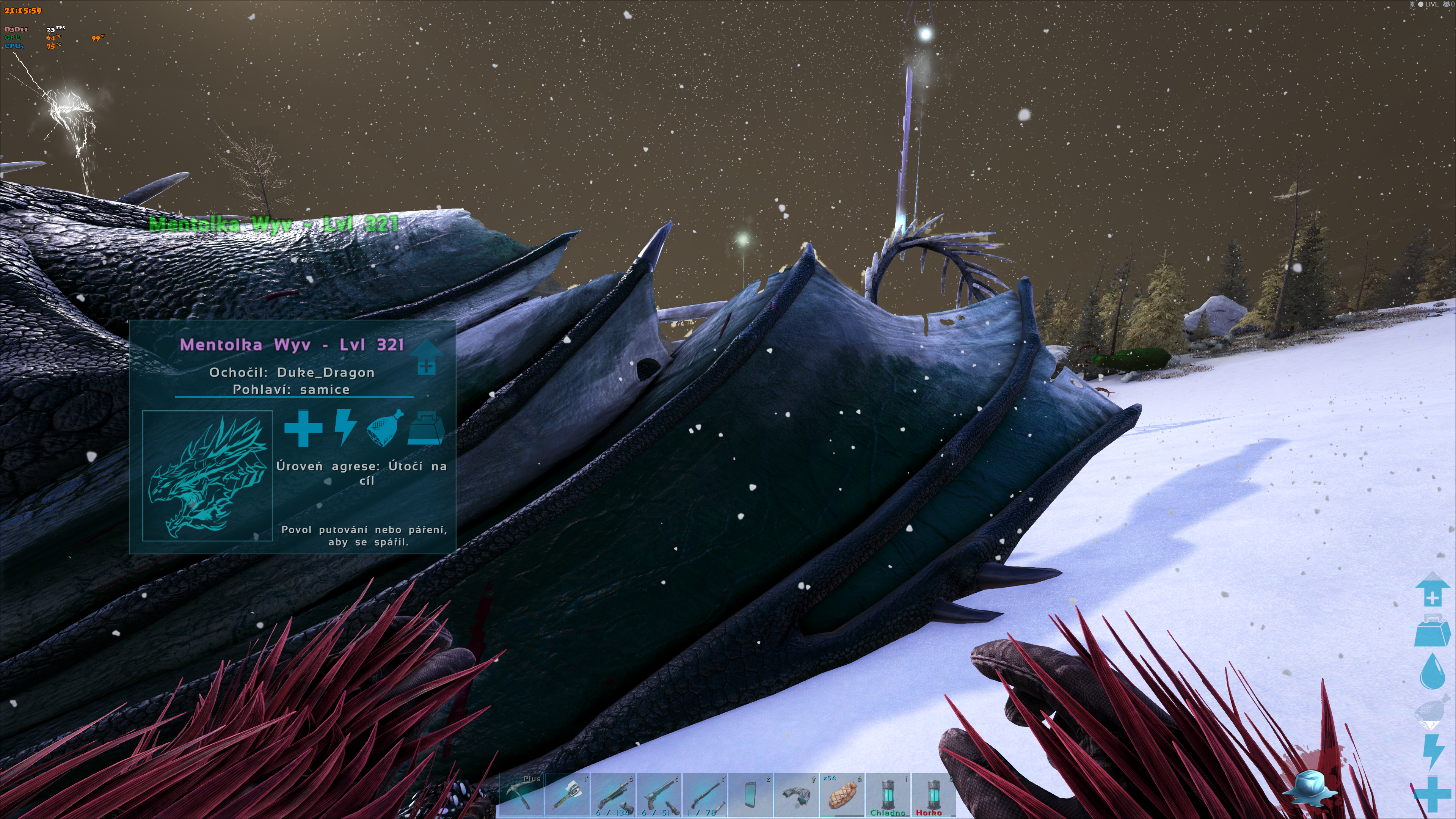Use the canister labeled Chladno
Image resolution: width=1456 pixels, height=819 pixels.
[x=888, y=794]
